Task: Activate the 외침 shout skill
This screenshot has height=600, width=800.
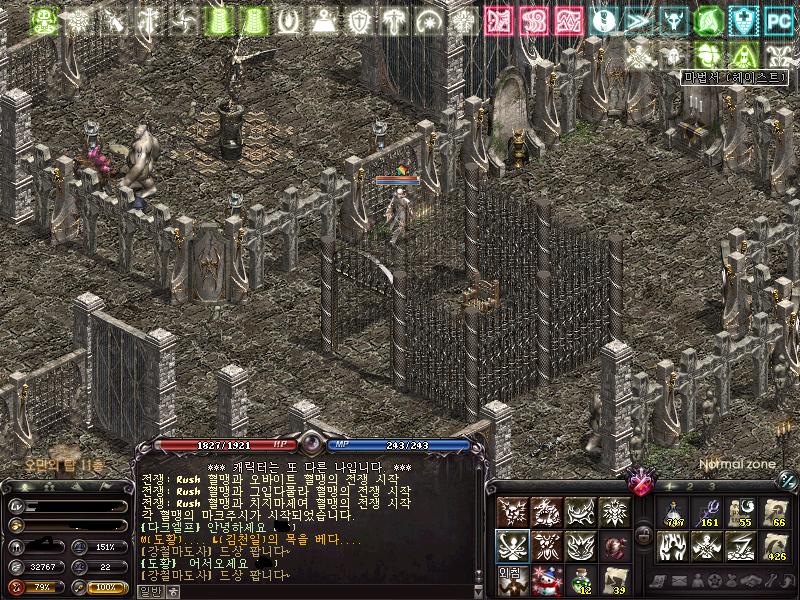Action: pyautogui.click(x=512, y=581)
